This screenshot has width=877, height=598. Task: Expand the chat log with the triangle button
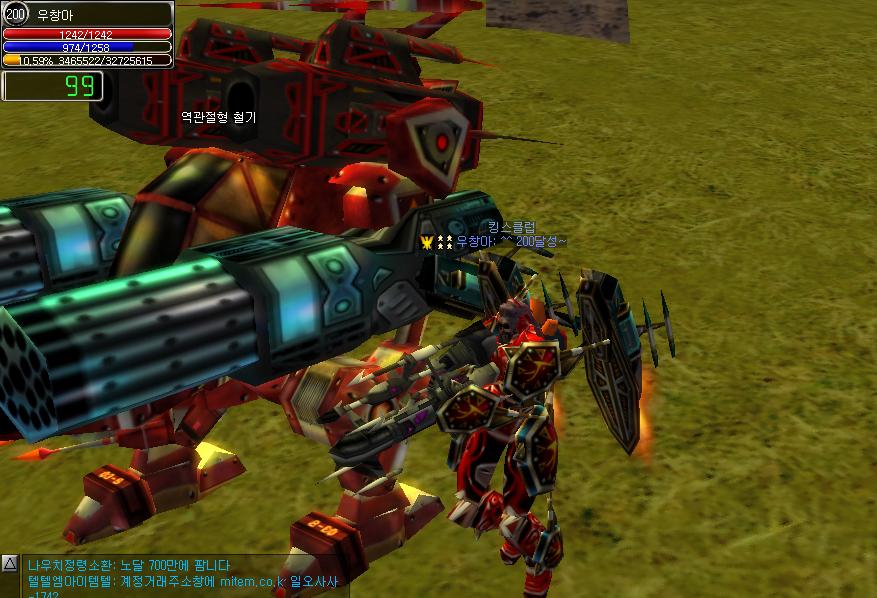pyautogui.click(x=10, y=564)
